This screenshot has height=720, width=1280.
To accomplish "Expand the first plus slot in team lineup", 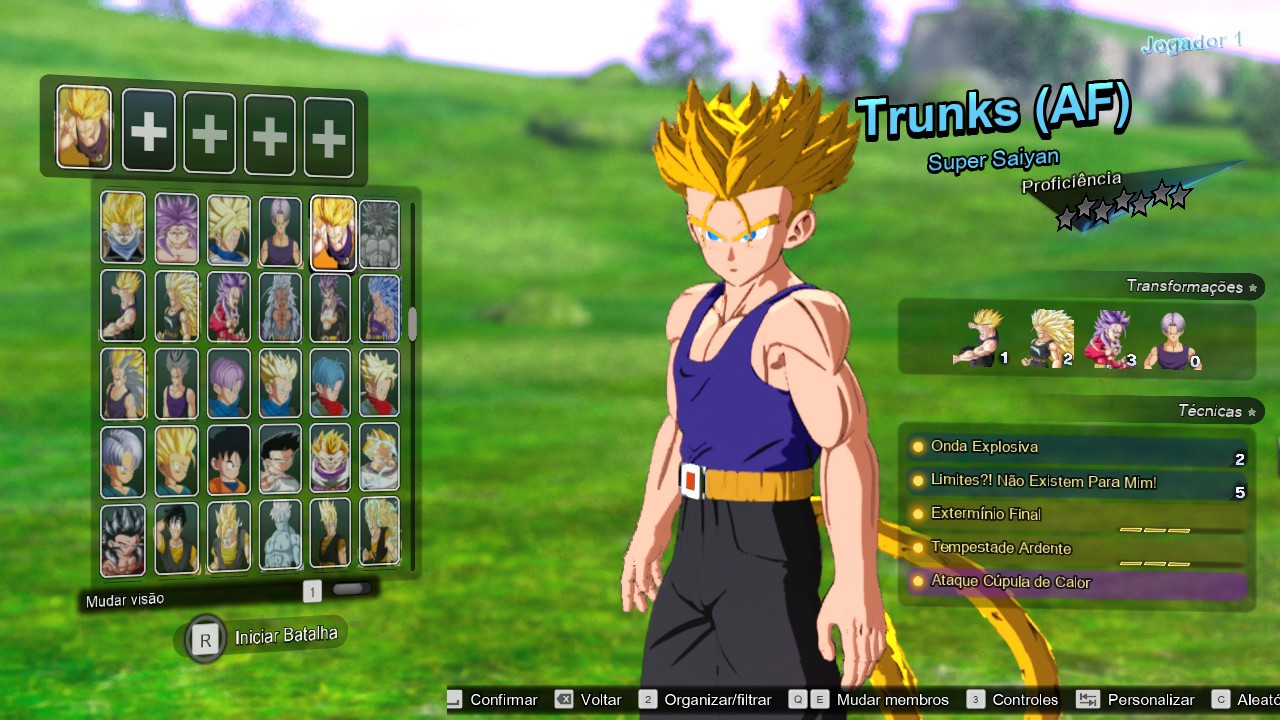I will 148,130.
